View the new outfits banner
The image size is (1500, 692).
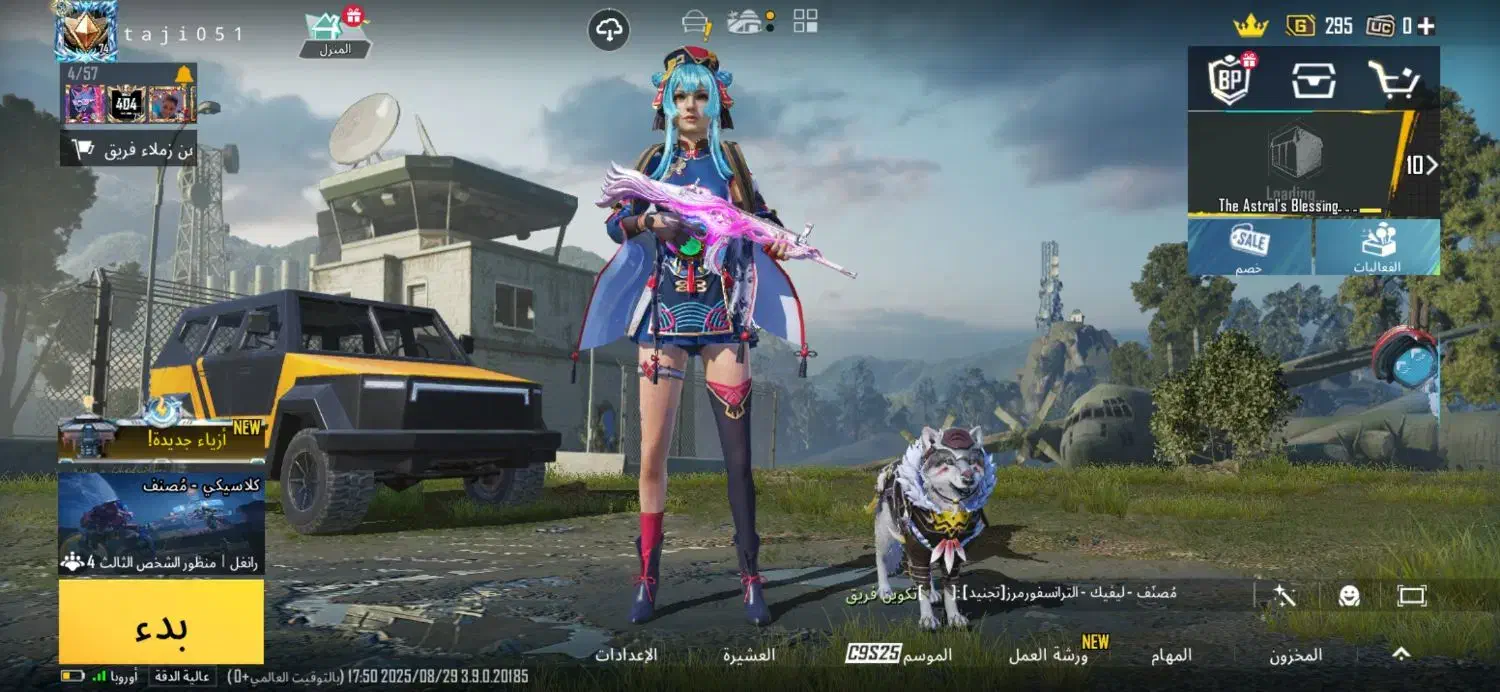pos(161,439)
